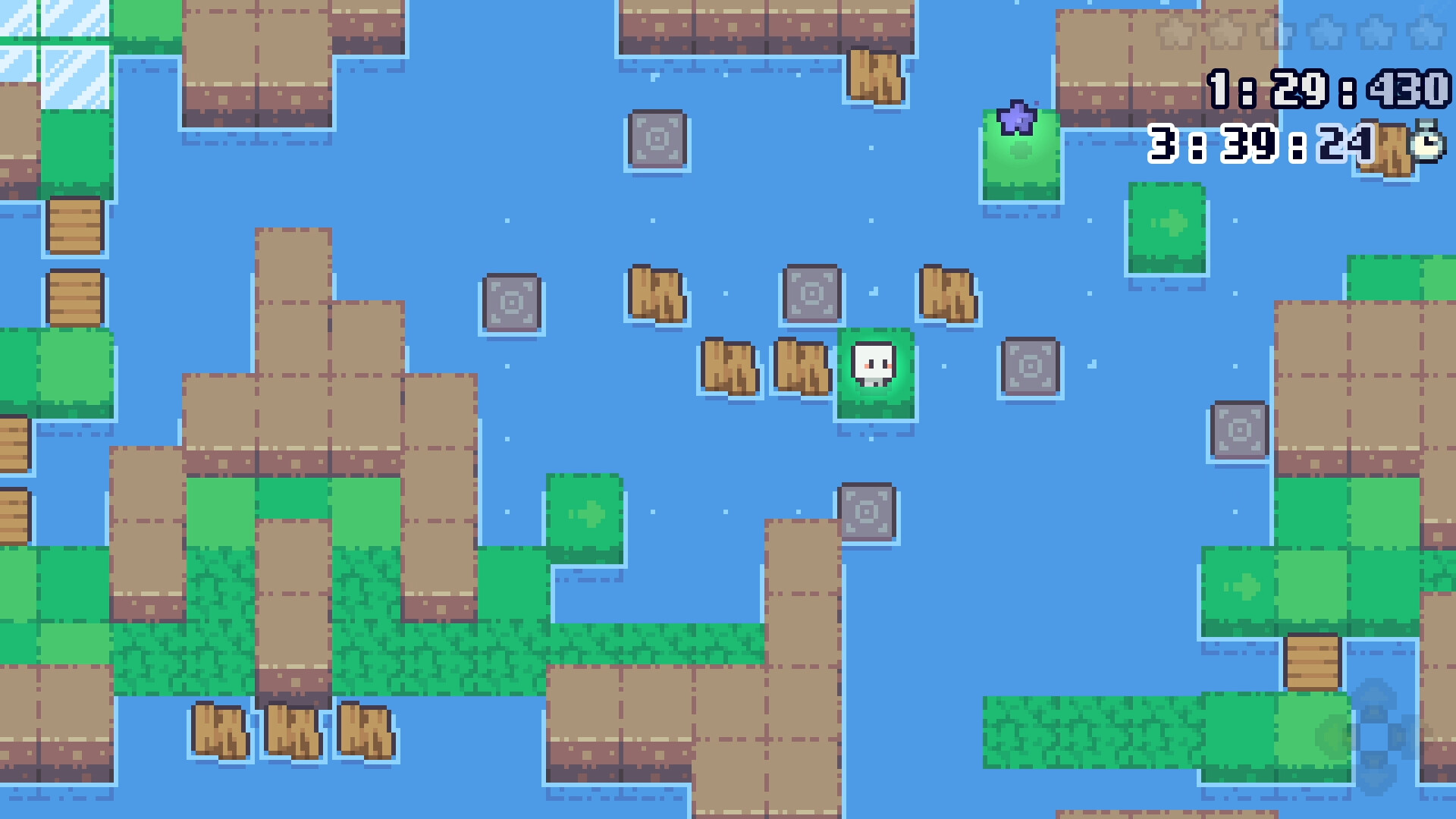Select the wooden plank bridge on the left edge
This screenshot has width=1456, height=819.
(x=74, y=224)
